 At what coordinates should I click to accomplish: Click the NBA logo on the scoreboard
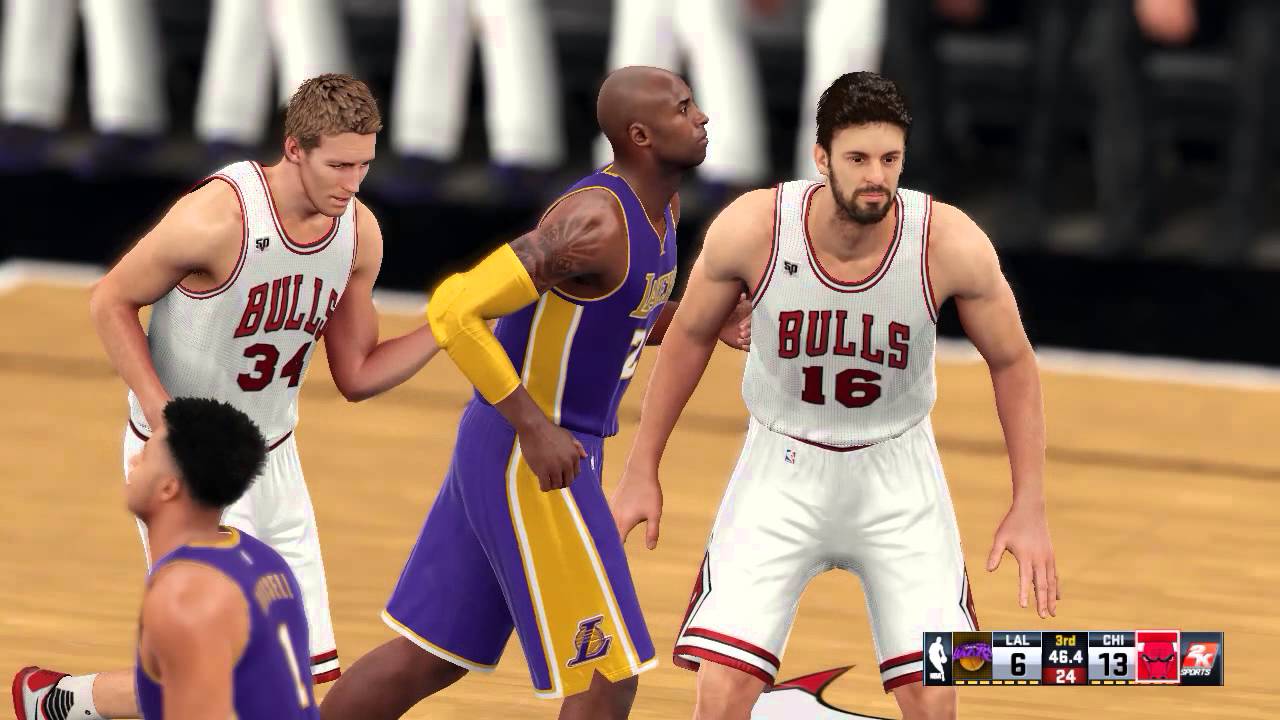coord(937,660)
